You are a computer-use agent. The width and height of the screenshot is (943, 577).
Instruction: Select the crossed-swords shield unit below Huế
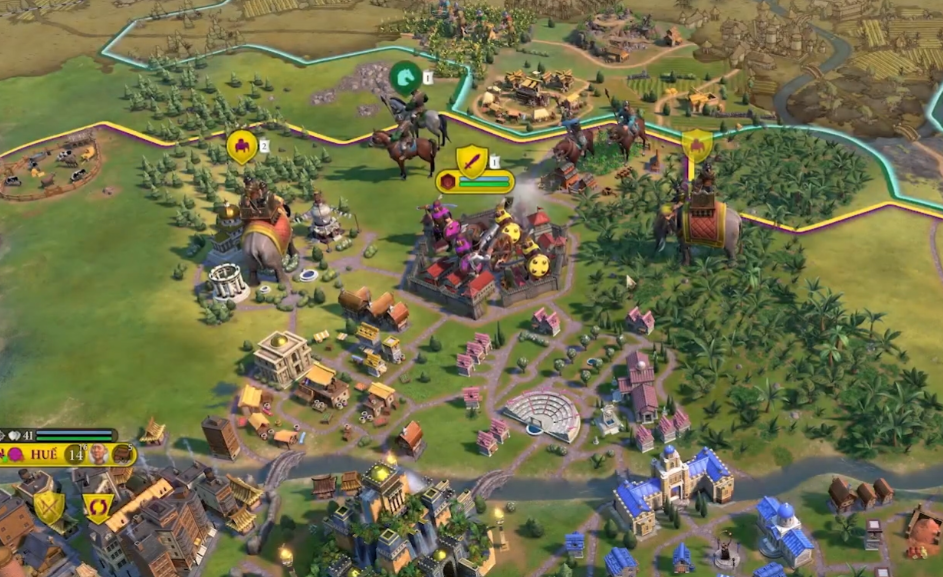49,507
